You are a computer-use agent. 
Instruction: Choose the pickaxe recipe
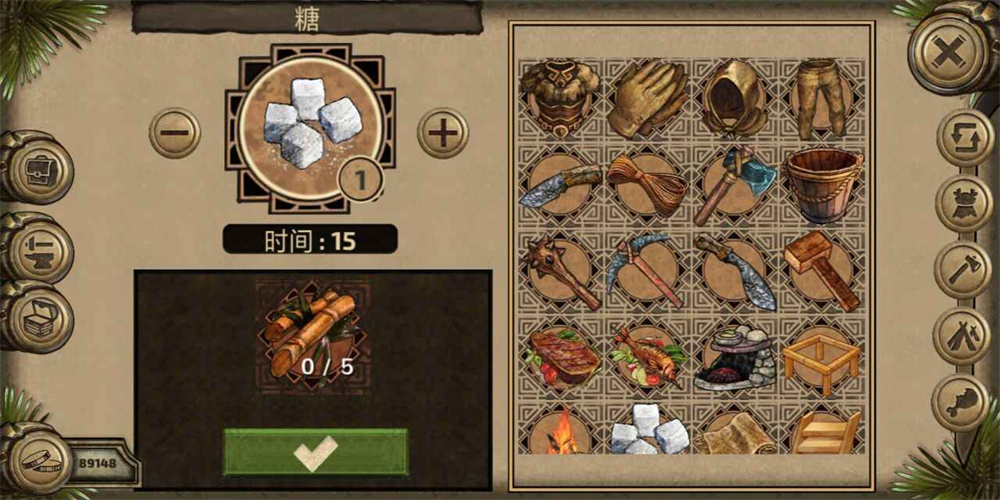(647, 271)
